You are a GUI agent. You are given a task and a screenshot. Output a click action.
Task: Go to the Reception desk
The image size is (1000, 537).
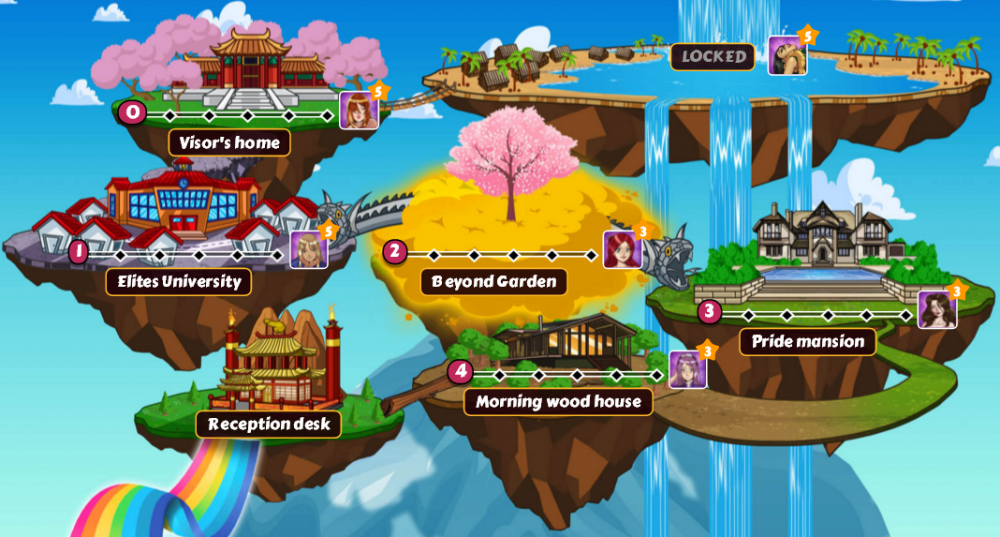click(x=269, y=424)
